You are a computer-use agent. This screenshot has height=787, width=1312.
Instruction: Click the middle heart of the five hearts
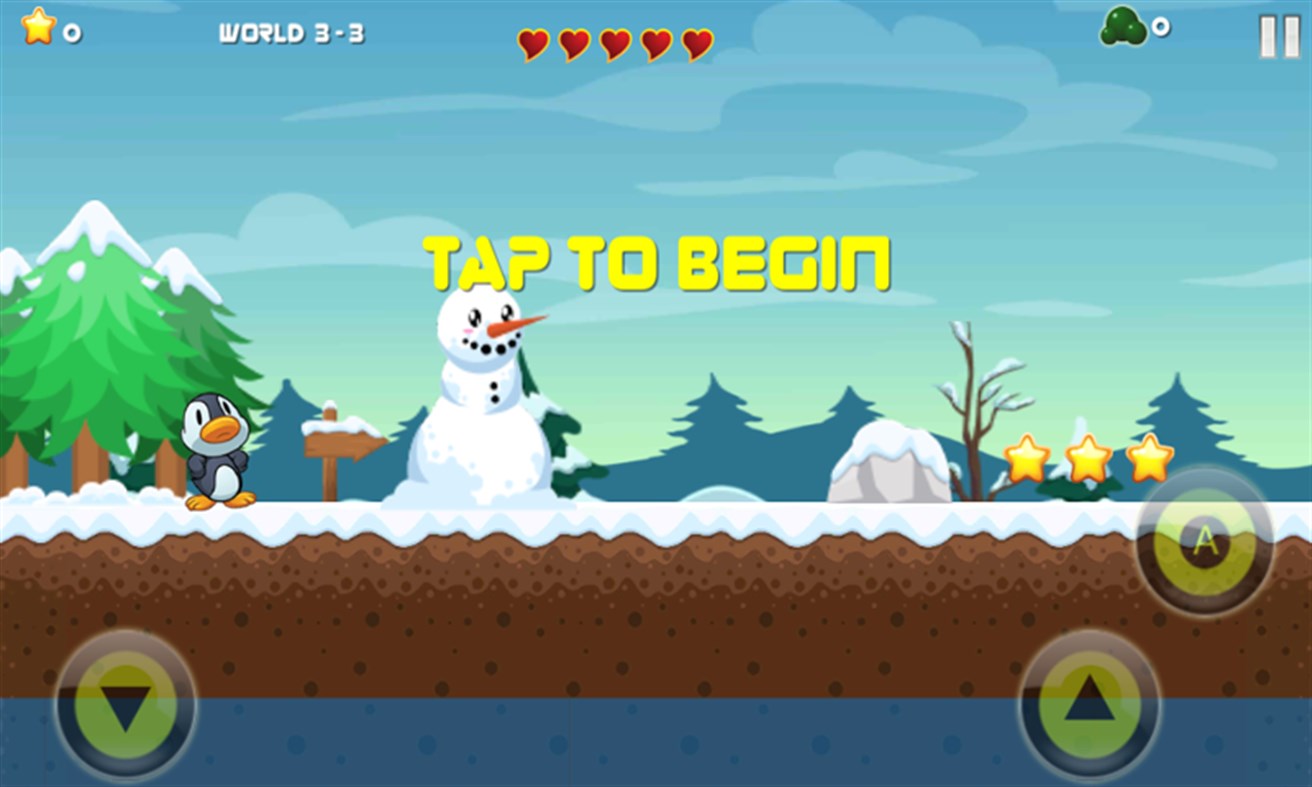click(613, 44)
